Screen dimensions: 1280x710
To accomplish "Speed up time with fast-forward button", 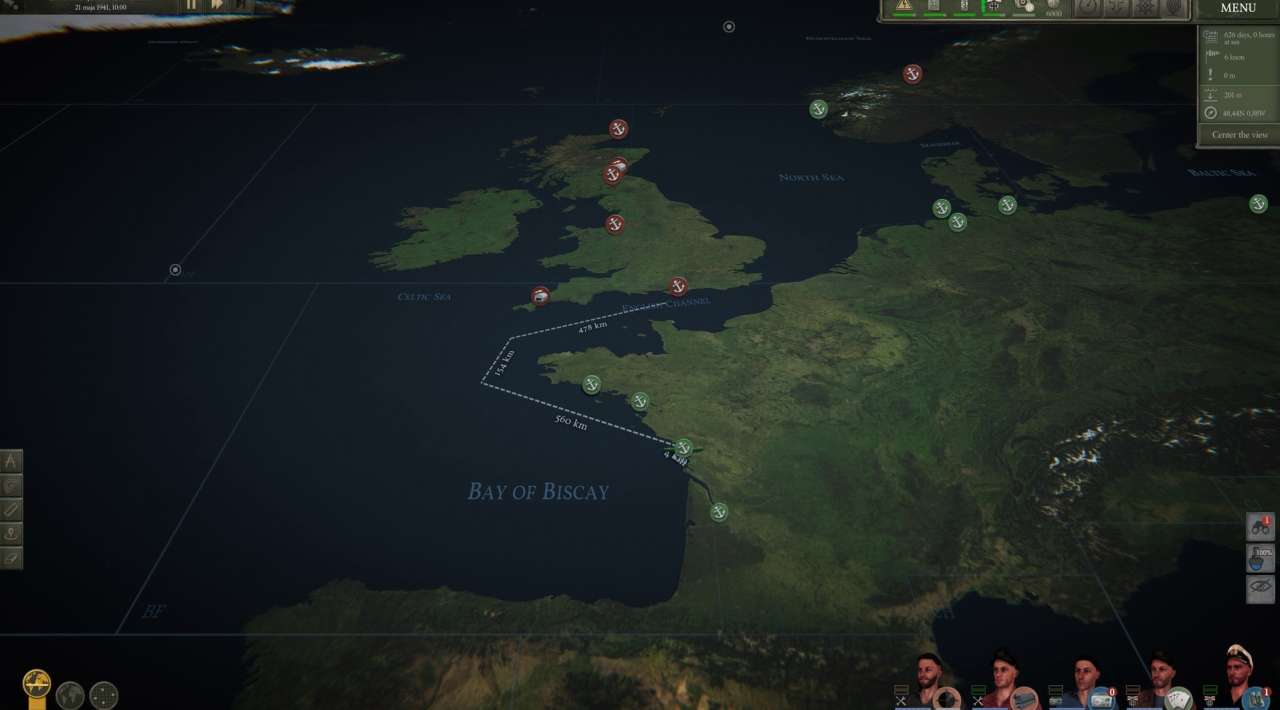I will [217, 5].
